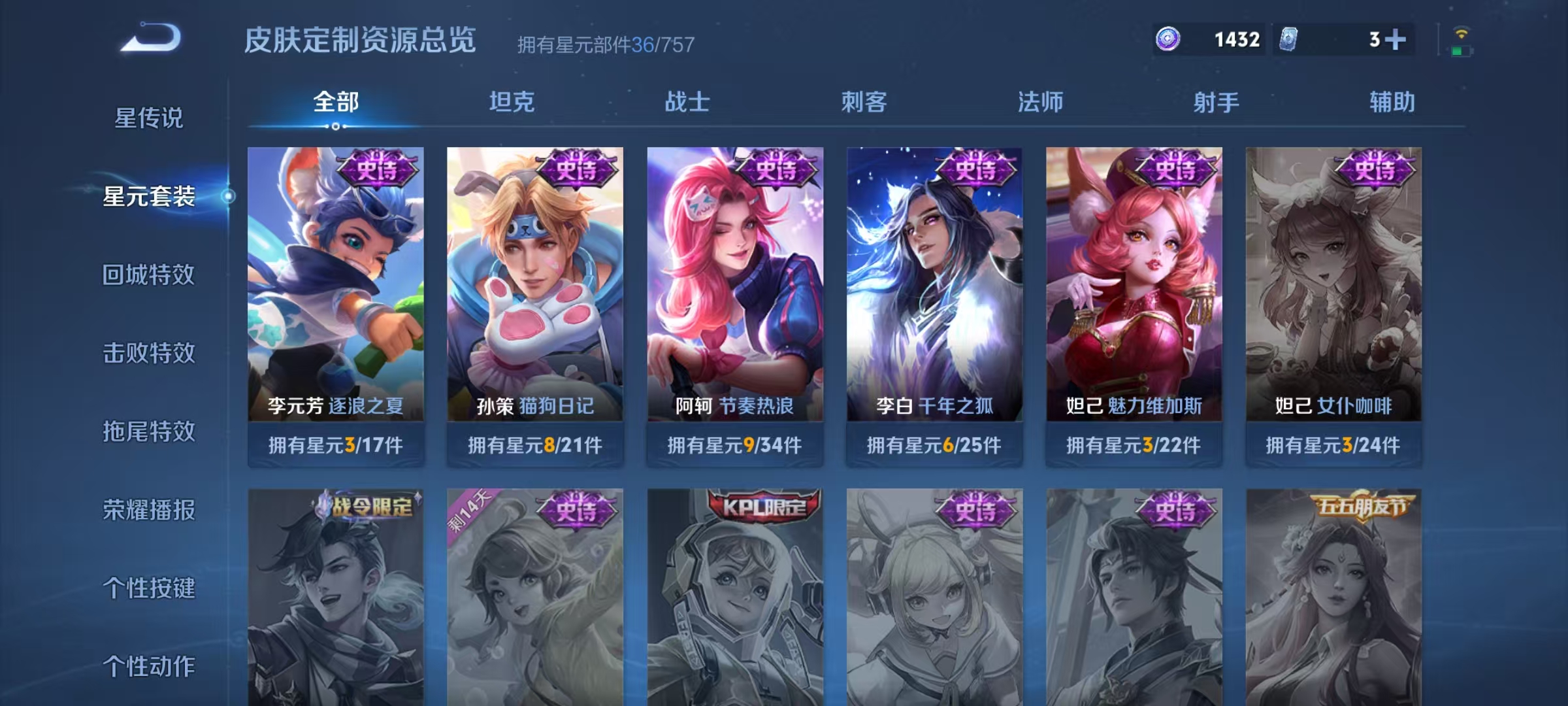Open the 辅助 category

1398,103
